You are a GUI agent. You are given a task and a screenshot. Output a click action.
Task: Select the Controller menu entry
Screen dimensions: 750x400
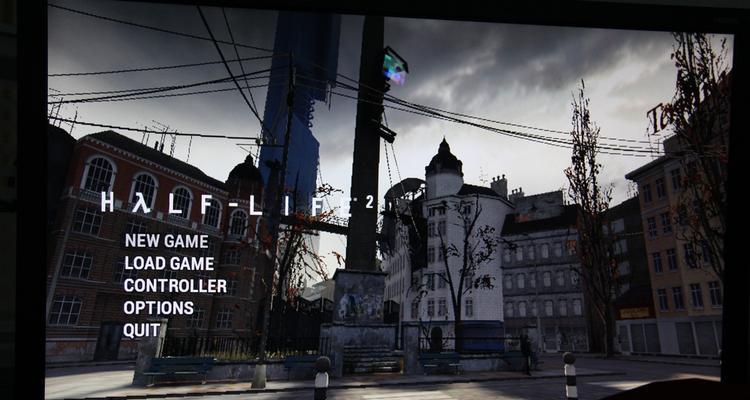pyautogui.click(x=175, y=285)
